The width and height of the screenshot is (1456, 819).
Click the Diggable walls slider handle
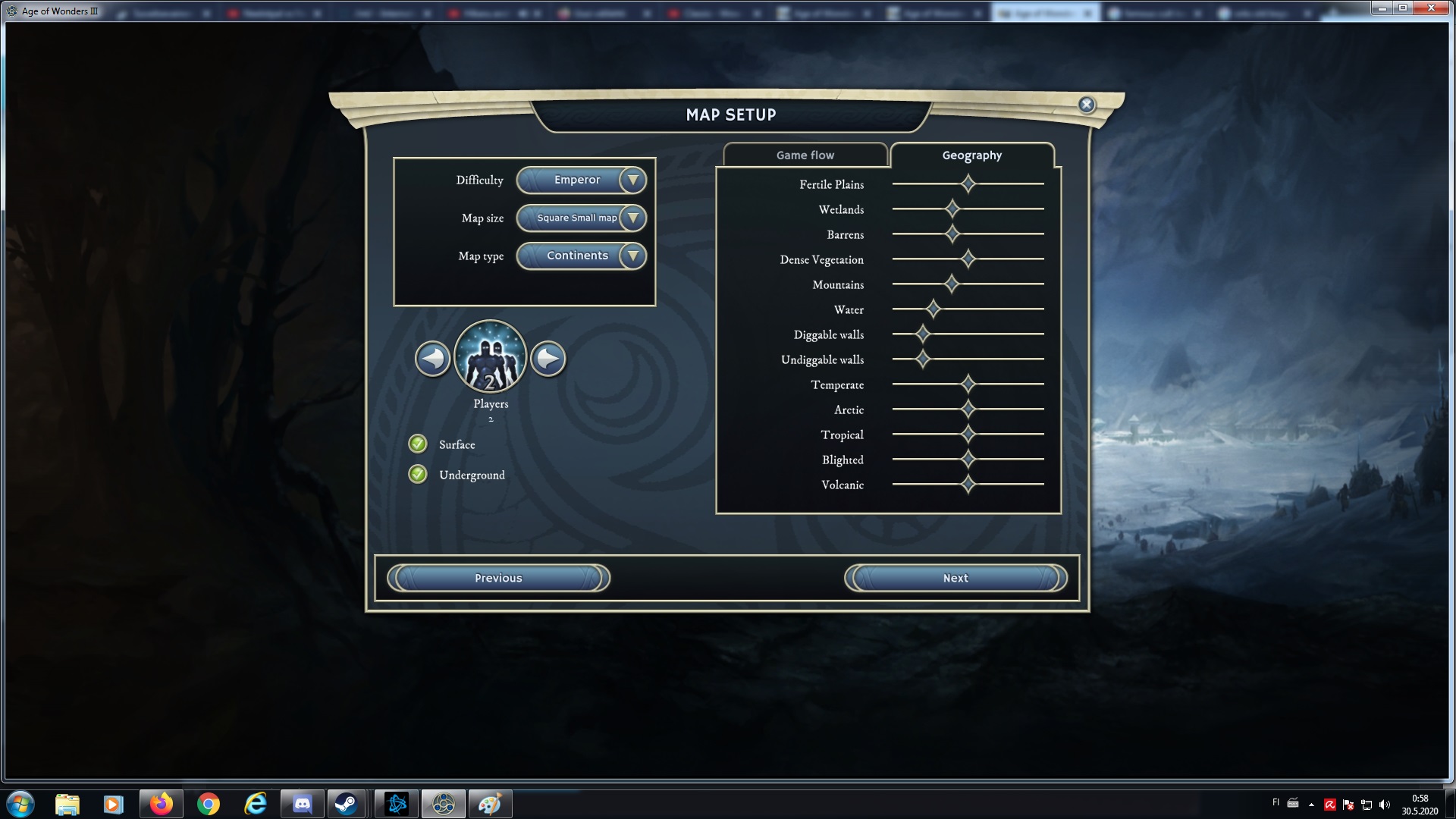923,334
